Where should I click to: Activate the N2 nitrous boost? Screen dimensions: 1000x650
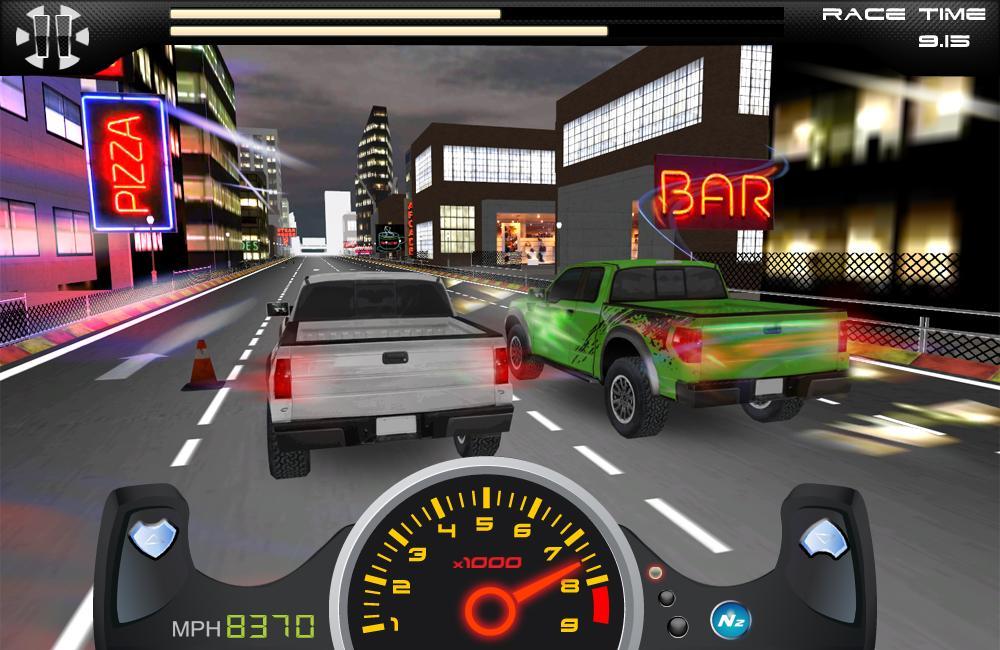[729, 618]
